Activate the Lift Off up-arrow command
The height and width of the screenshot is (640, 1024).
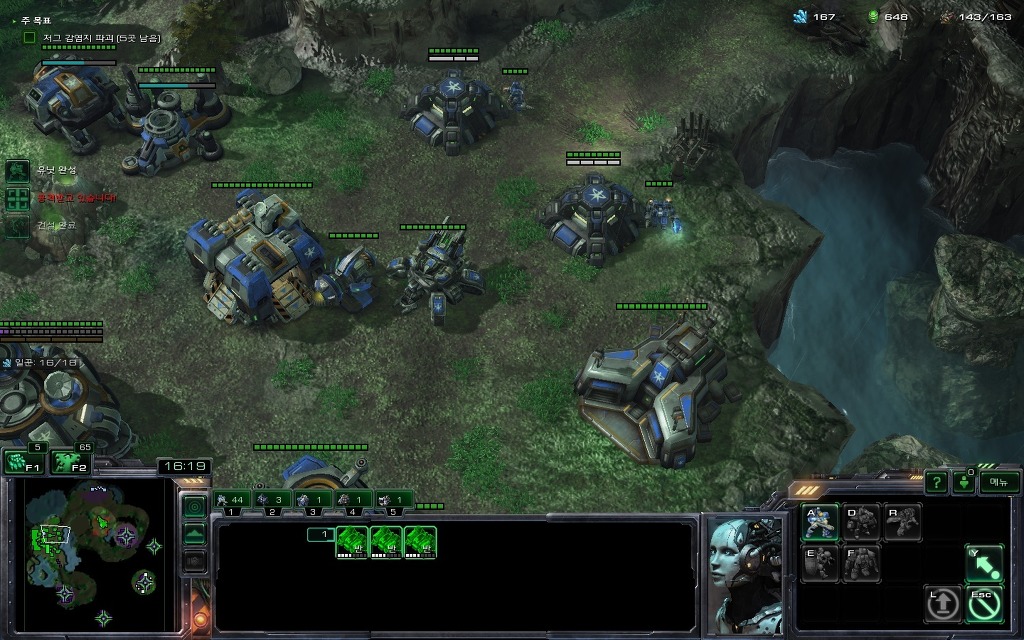pos(943,603)
